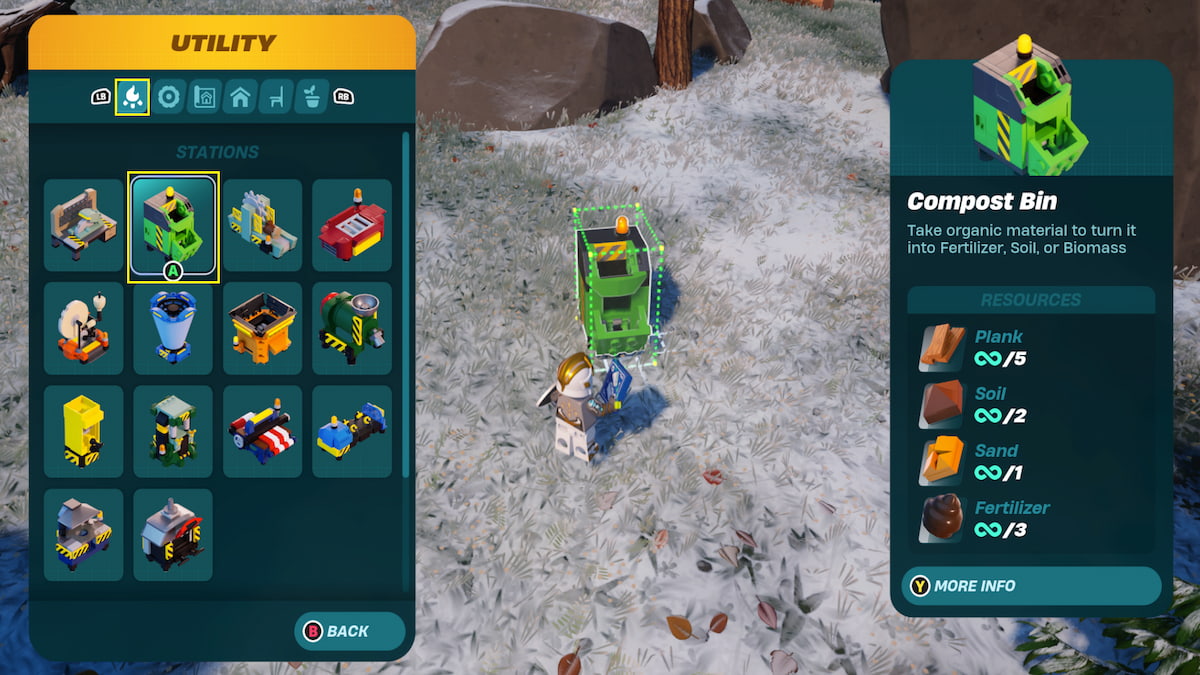Choose the tall yellow box station
This screenshot has height=675, width=1200.
coord(84,432)
